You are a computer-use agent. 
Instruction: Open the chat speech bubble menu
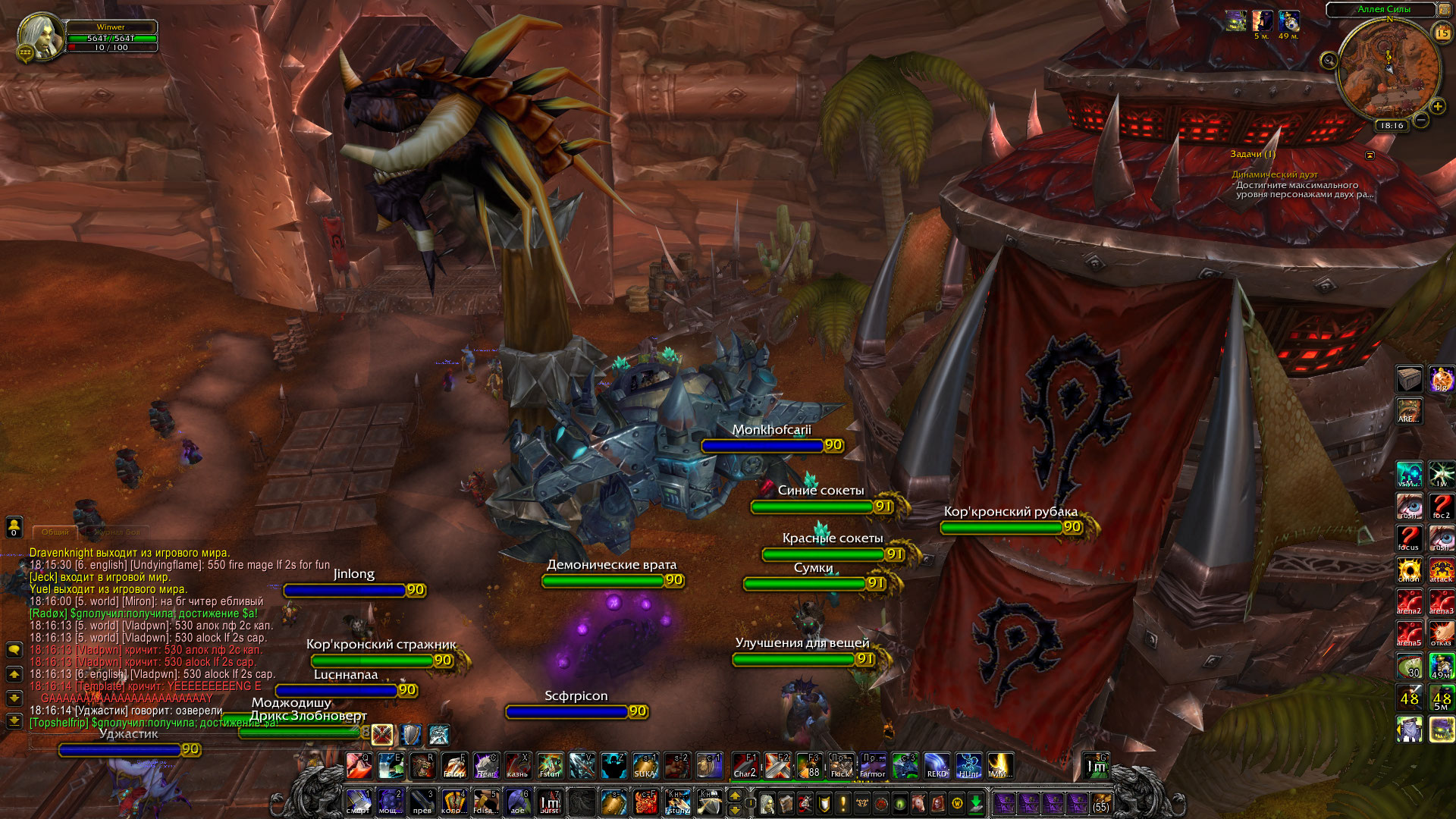coord(14,650)
